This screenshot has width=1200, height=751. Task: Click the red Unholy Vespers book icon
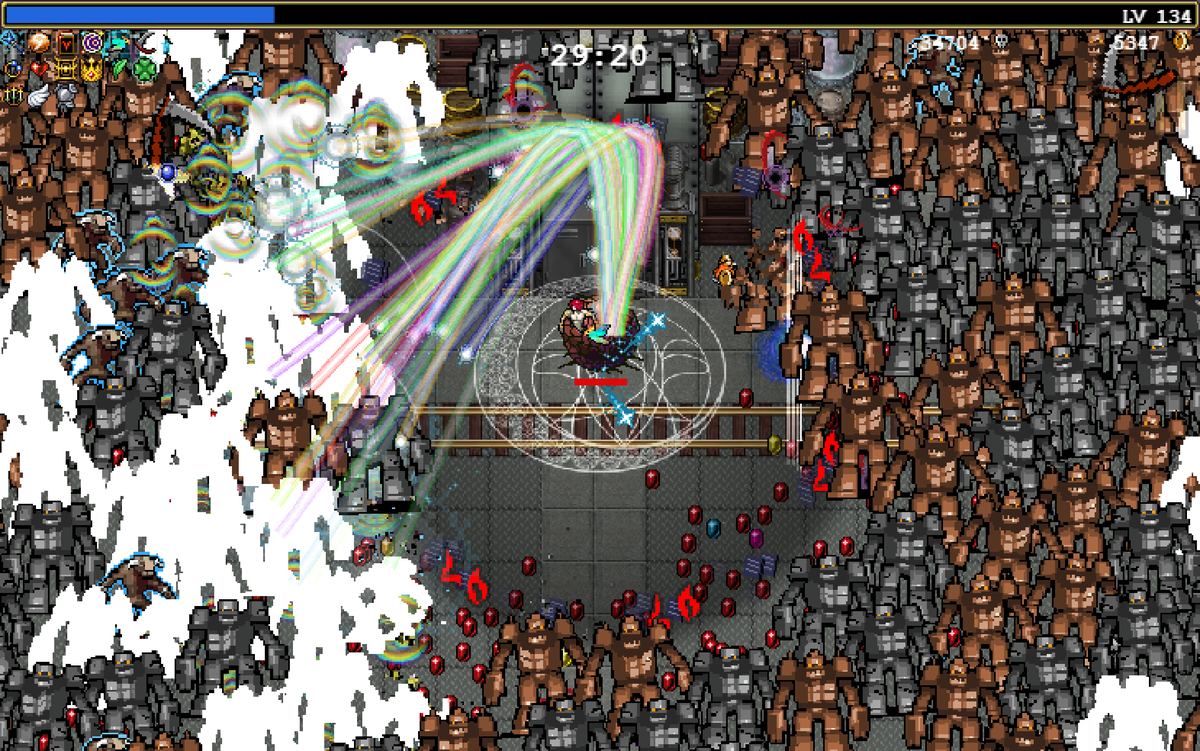coord(67,42)
